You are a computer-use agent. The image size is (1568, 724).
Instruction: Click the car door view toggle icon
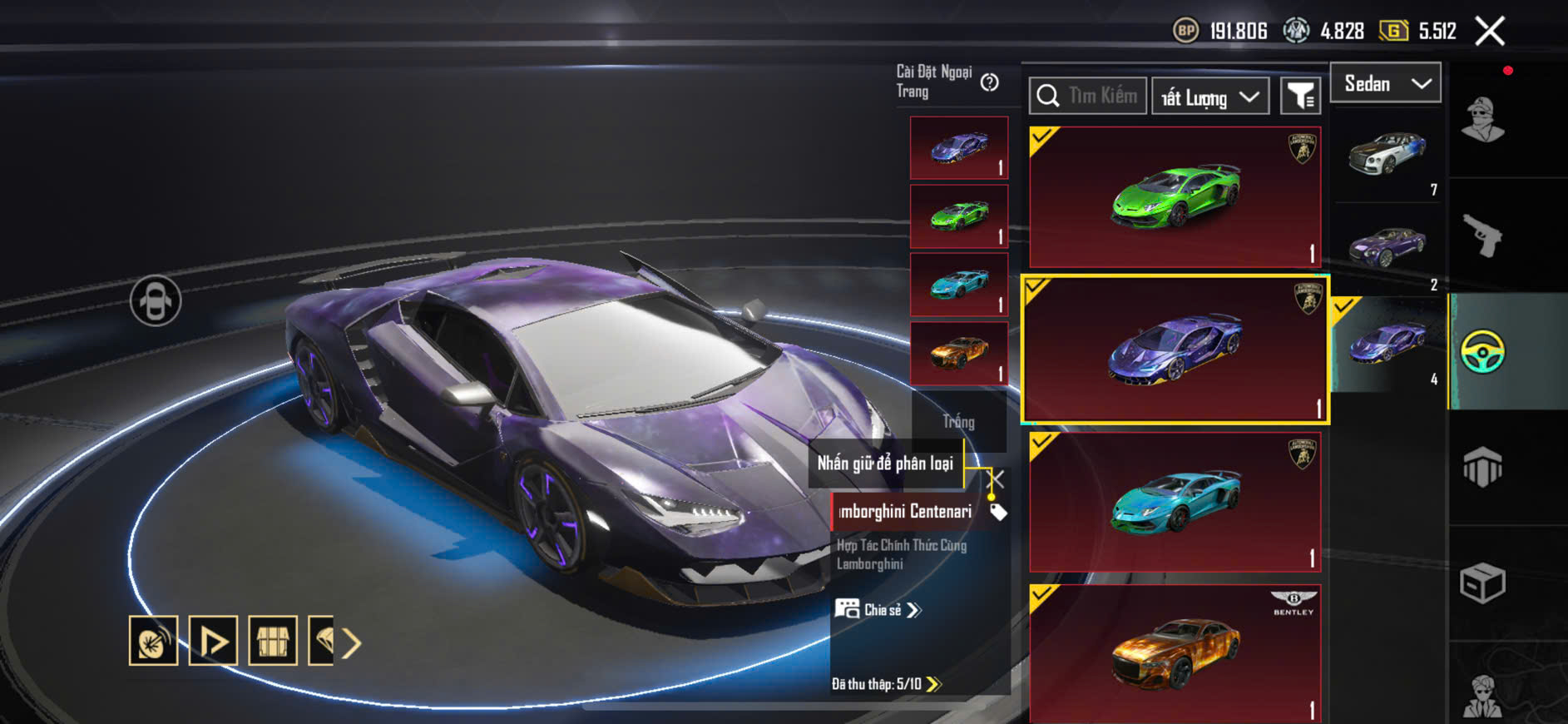156,300
